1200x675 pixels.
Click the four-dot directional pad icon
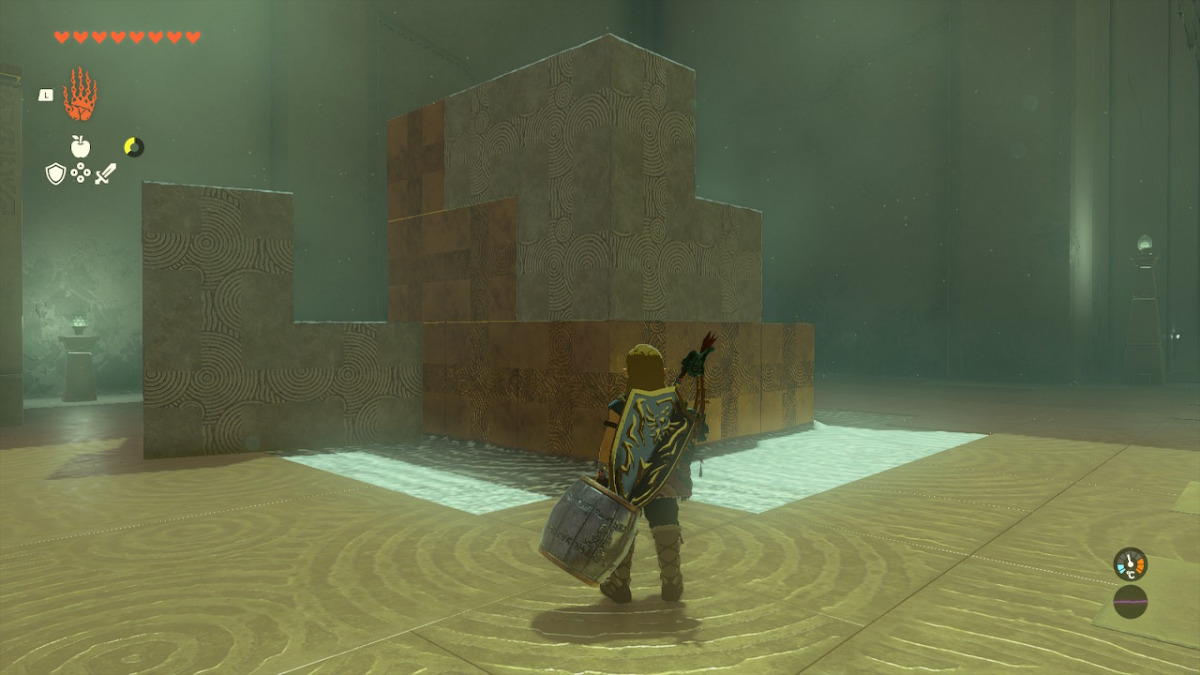[80, 174]
